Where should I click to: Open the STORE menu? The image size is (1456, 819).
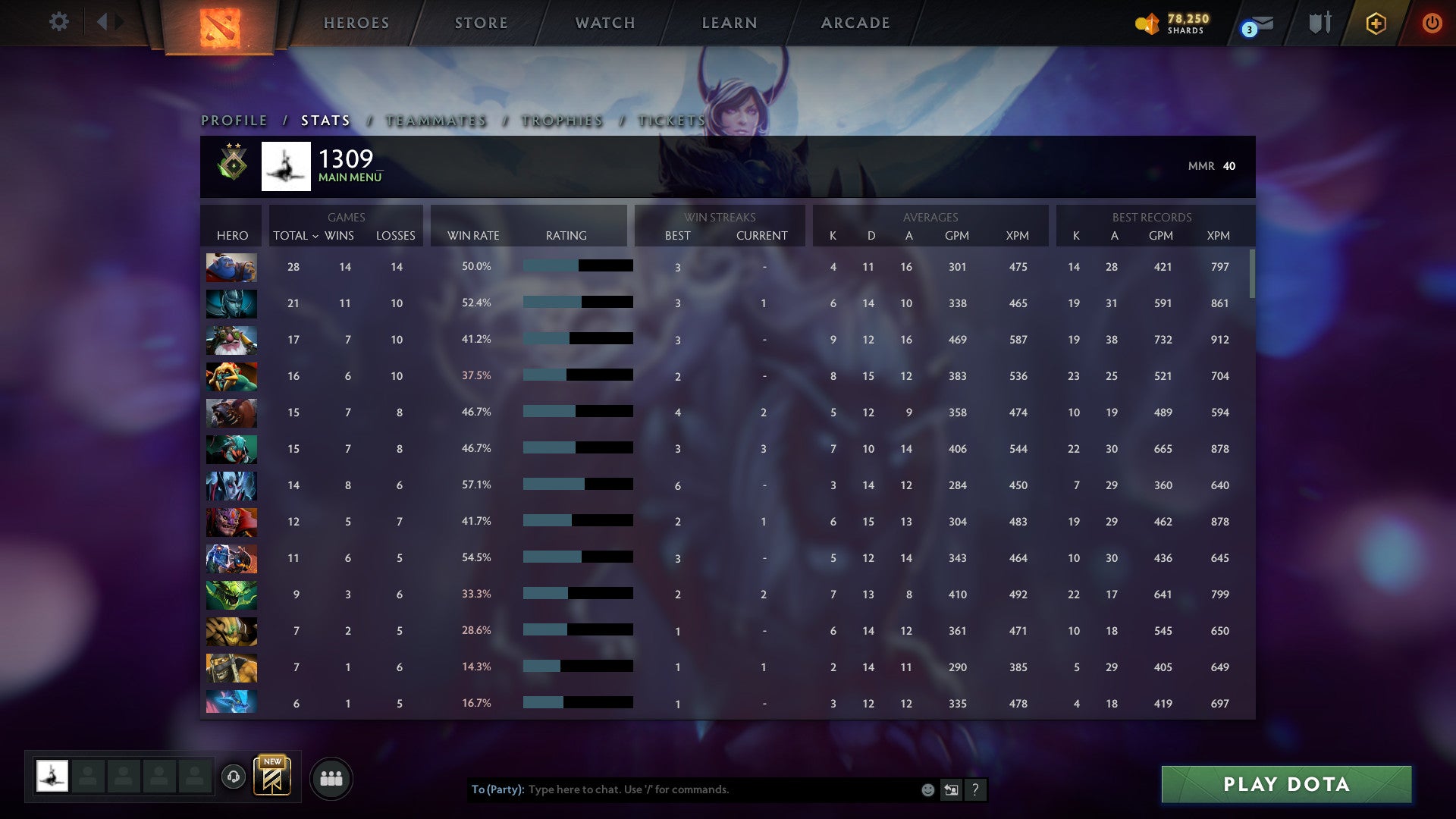[481, 23]
